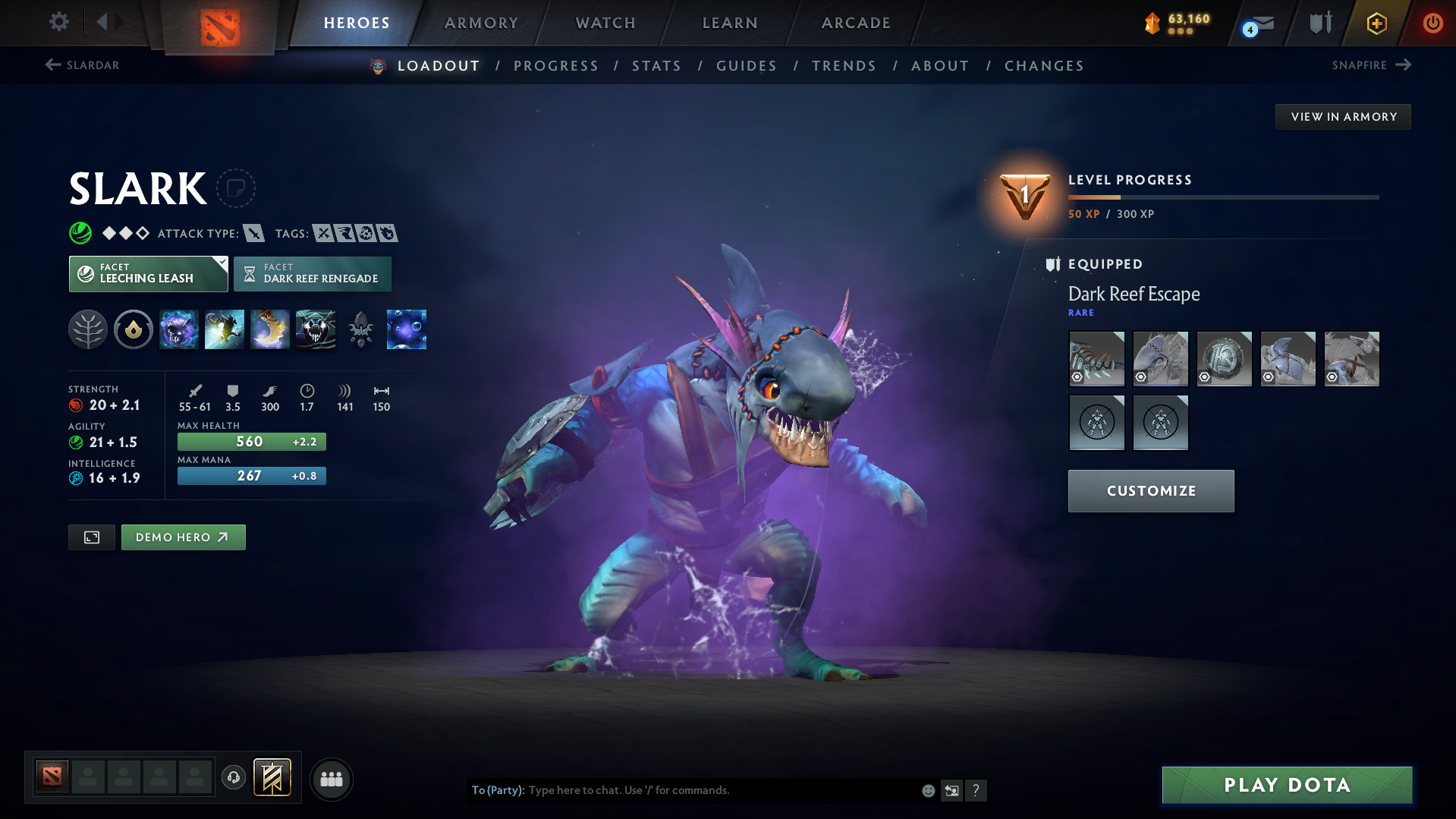Click the talent tree icon
The image size is (1456, 819).
click(x=87, y=329)
